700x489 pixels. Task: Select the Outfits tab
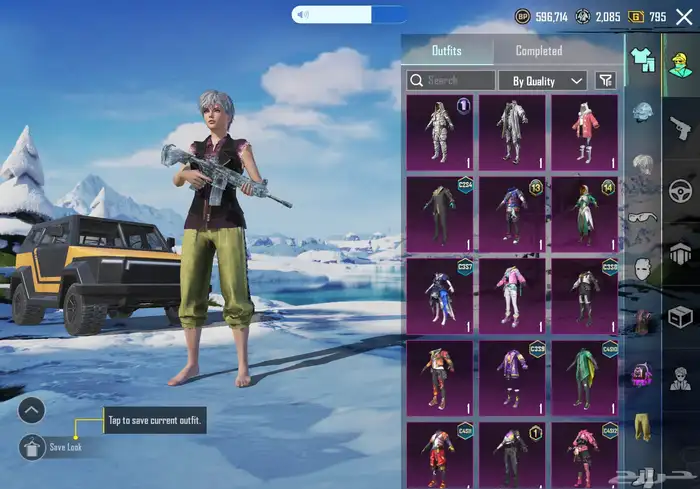447,51
